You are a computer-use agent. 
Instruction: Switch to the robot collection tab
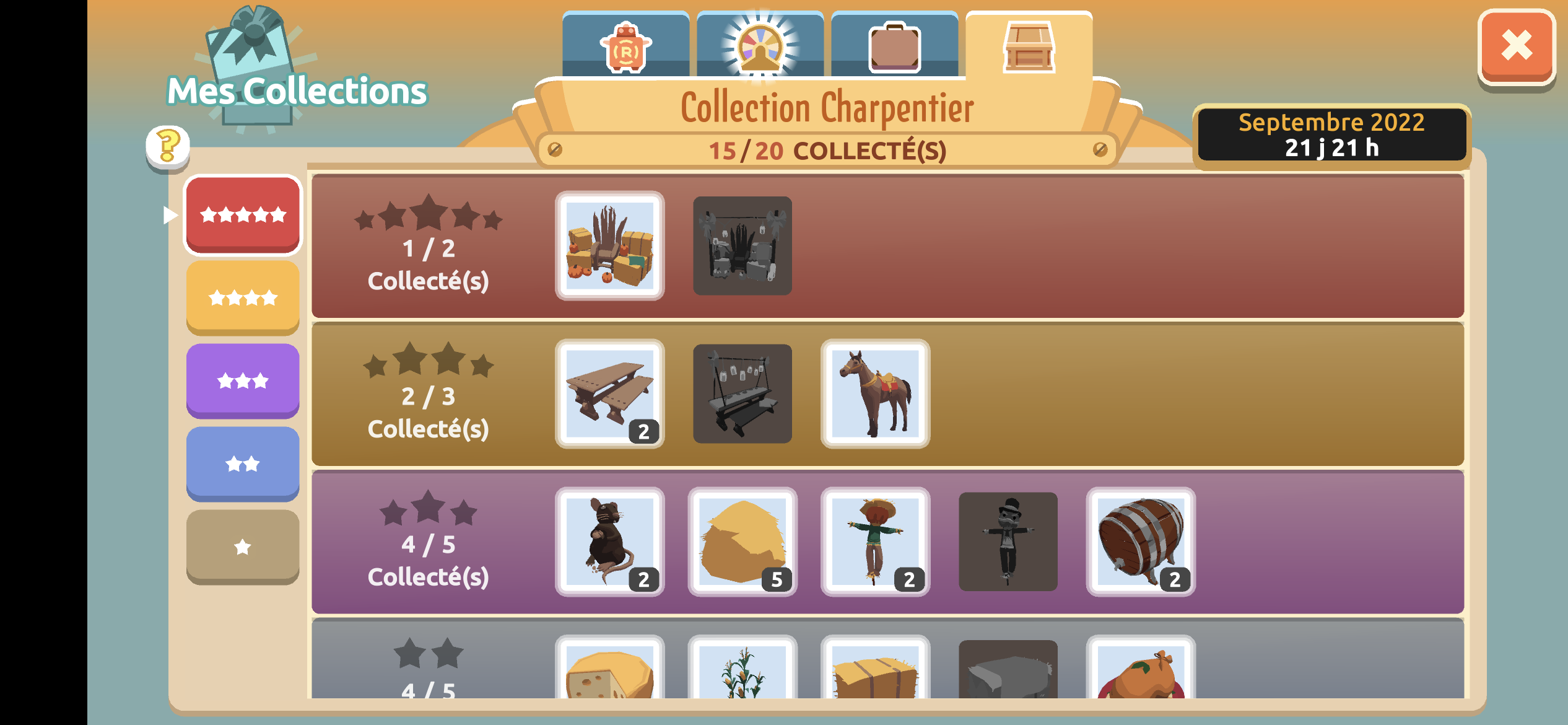pos(625,47)
